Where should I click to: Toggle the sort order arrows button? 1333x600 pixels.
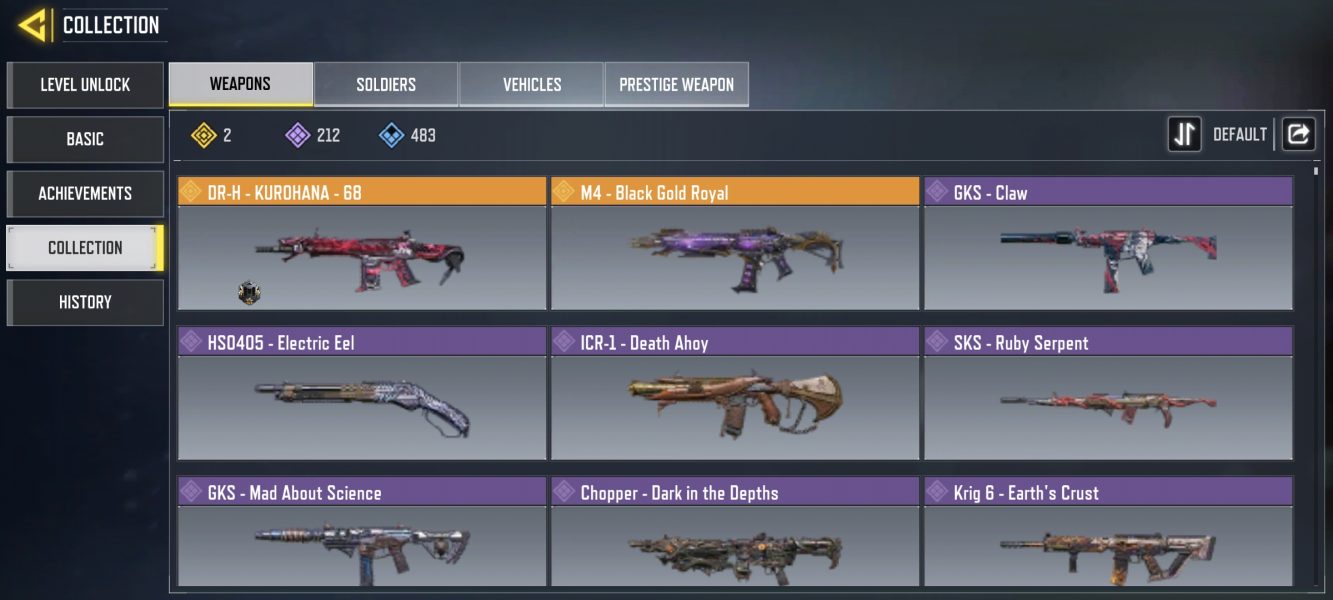pyautogui.click(x=1185, y=134)
